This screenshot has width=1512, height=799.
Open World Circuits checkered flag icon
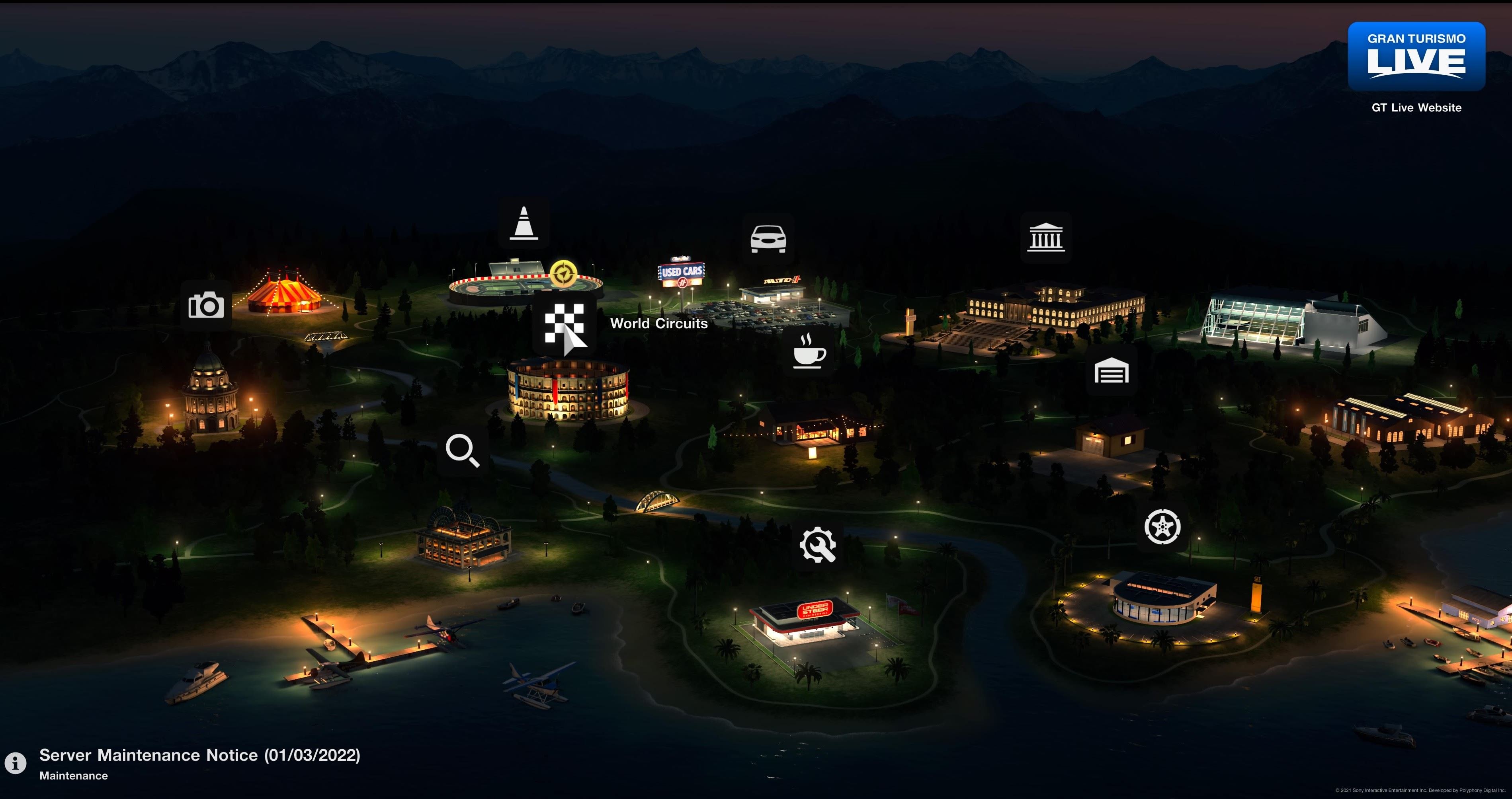click(564, 323)
